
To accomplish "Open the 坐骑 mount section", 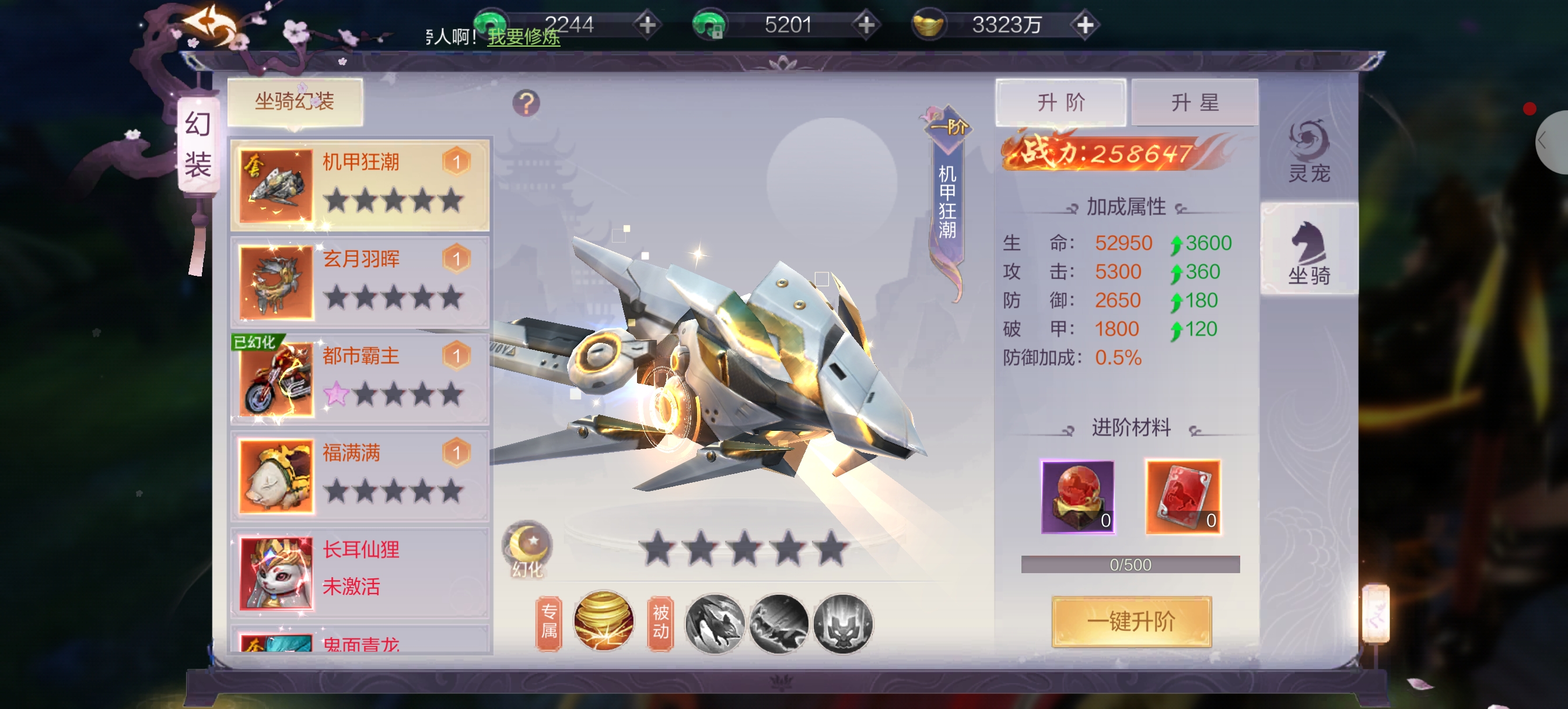I will [x=1308, y=252].
